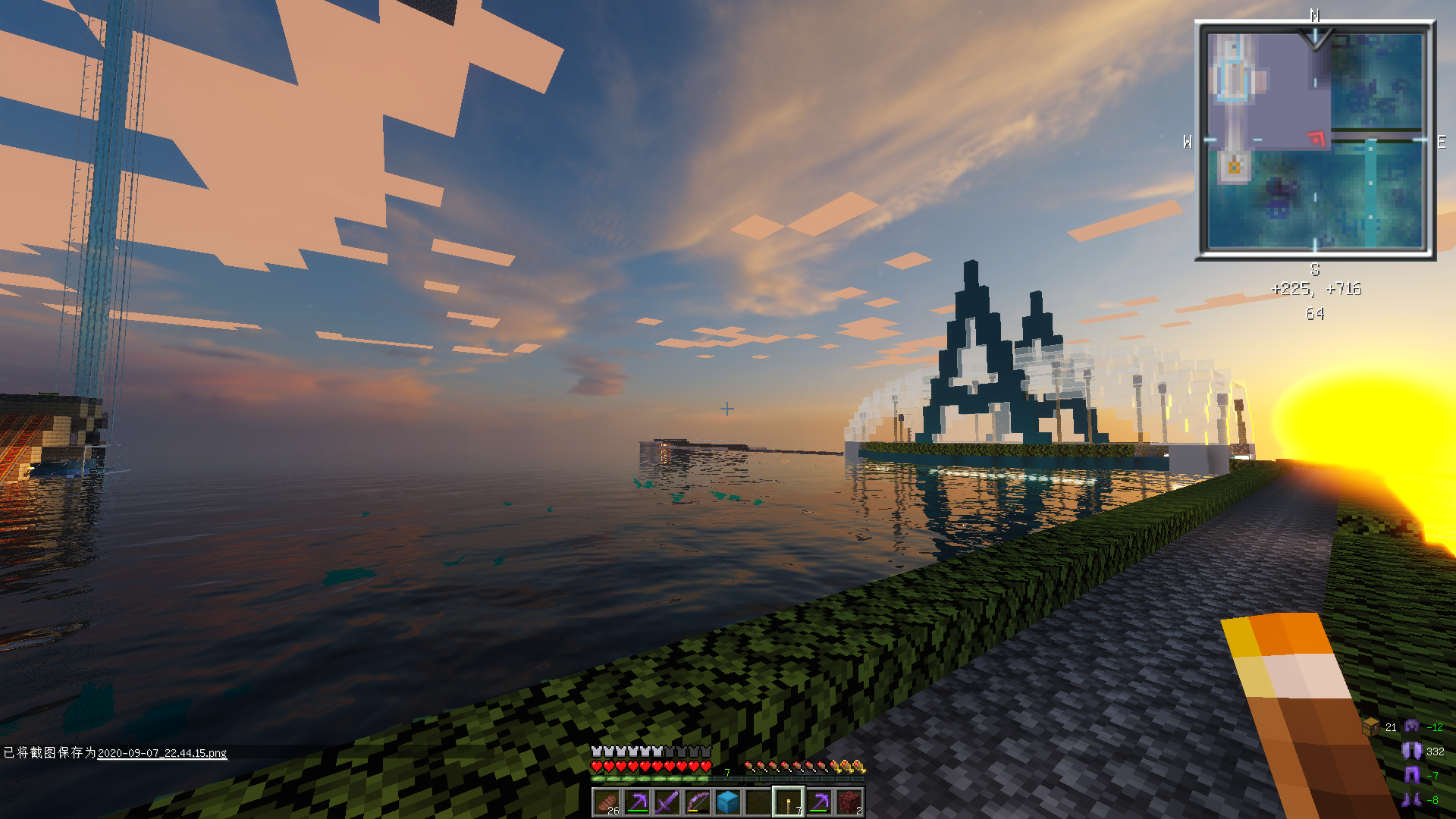
Task: Pick the light blue block slot
Action: (728, 802)
